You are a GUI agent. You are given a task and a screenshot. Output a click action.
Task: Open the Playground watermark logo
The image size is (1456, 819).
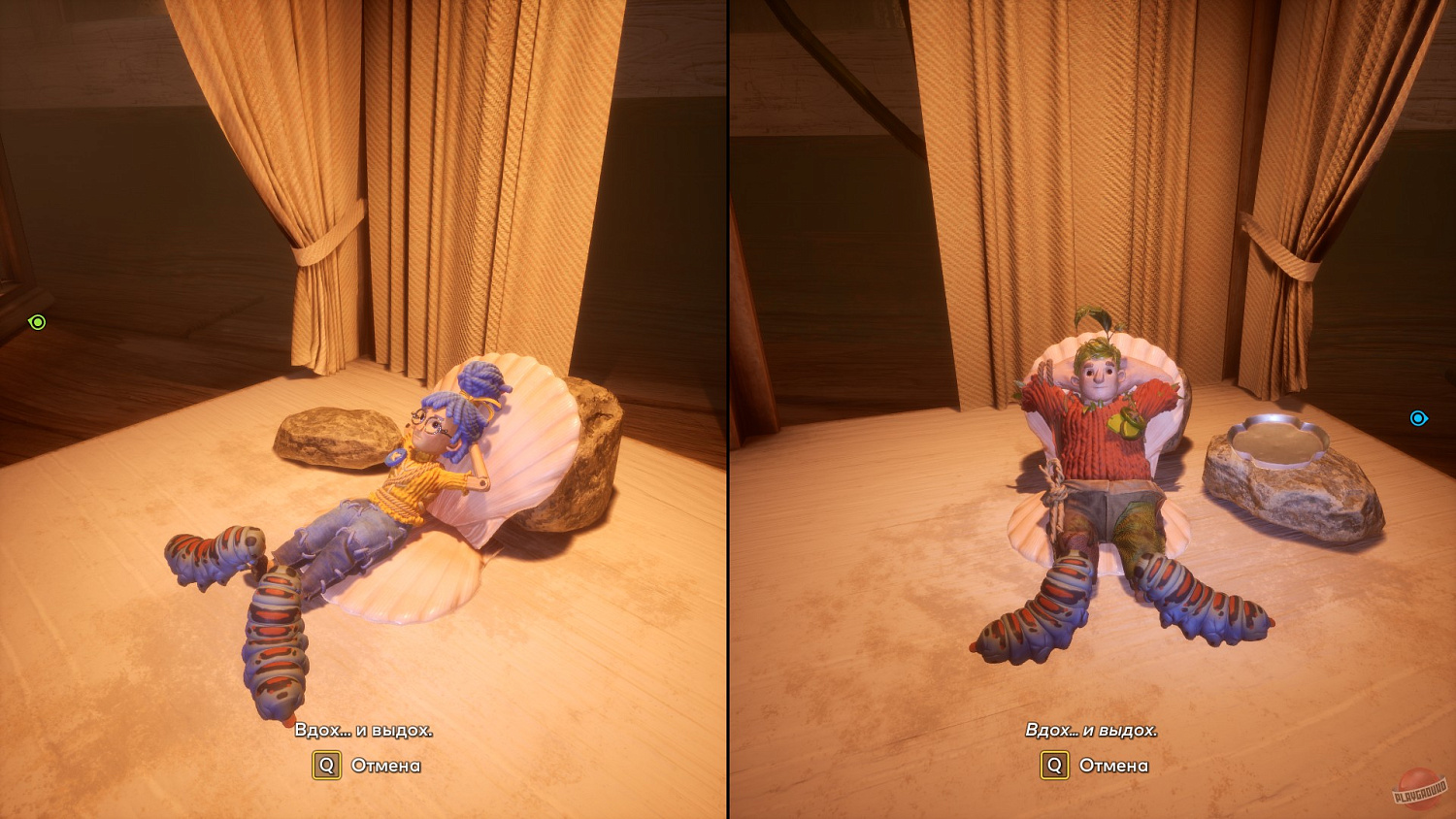1420,790
